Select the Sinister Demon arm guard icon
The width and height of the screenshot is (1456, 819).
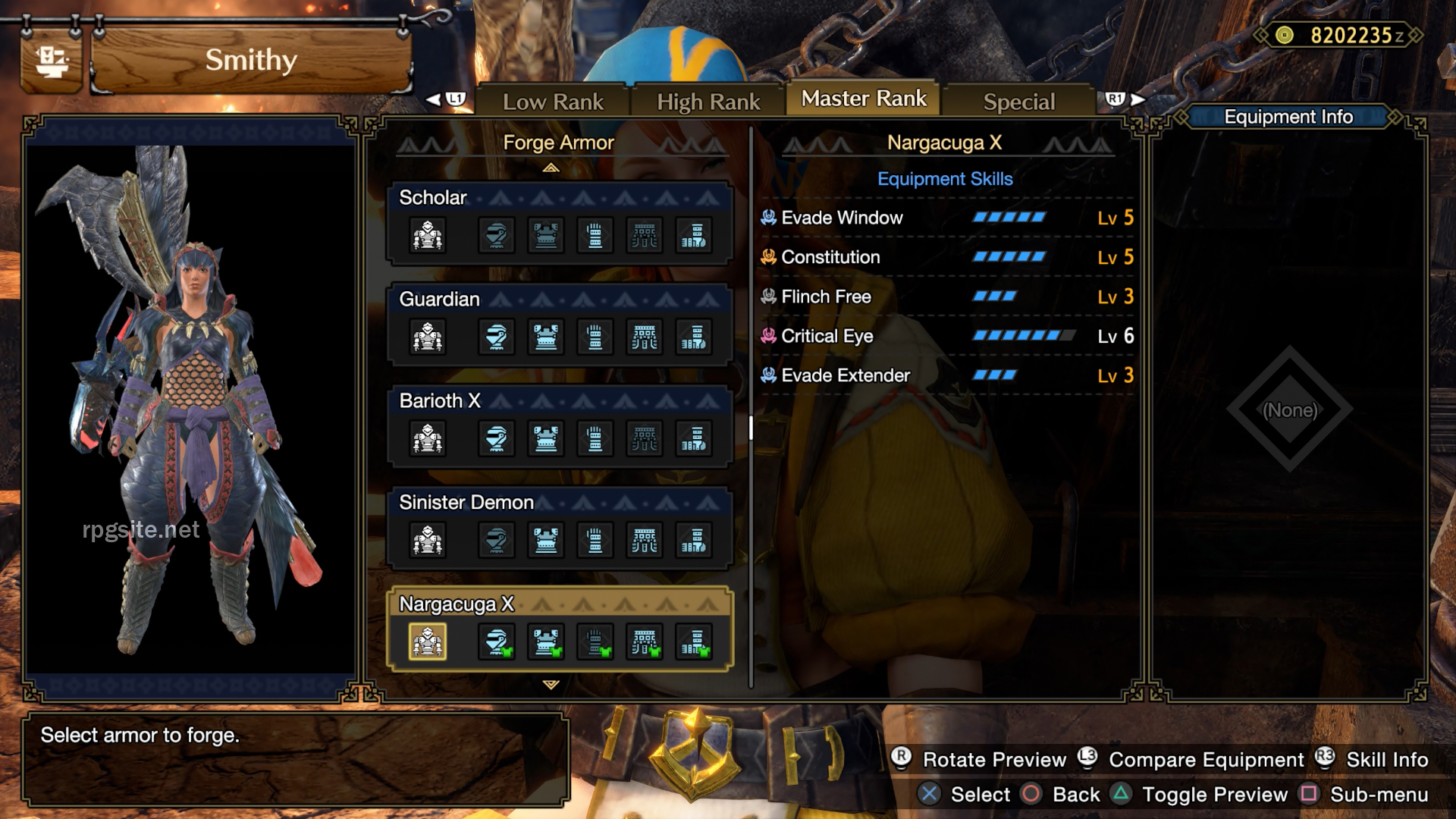595,541
